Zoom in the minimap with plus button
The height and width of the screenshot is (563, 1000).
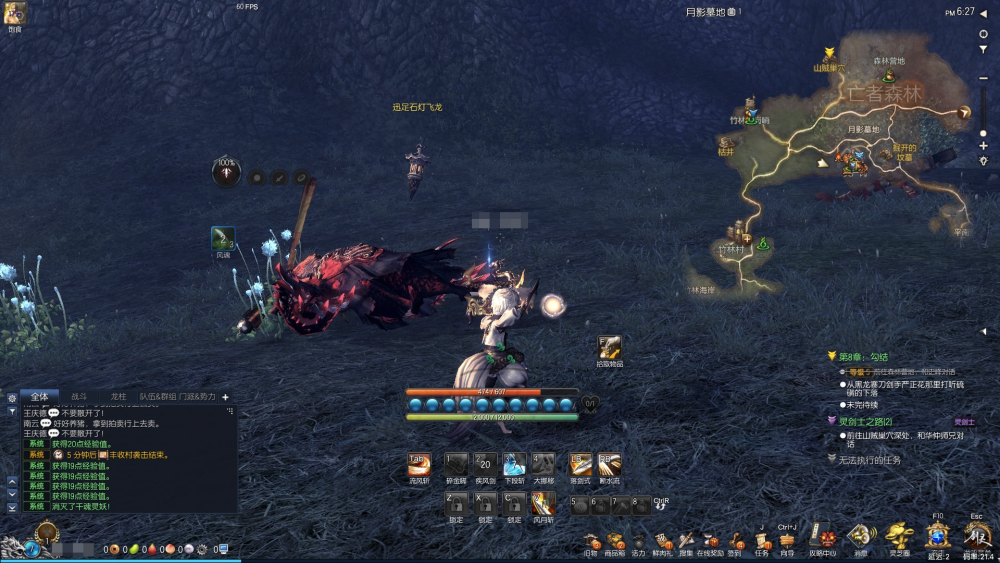(983, 146)
